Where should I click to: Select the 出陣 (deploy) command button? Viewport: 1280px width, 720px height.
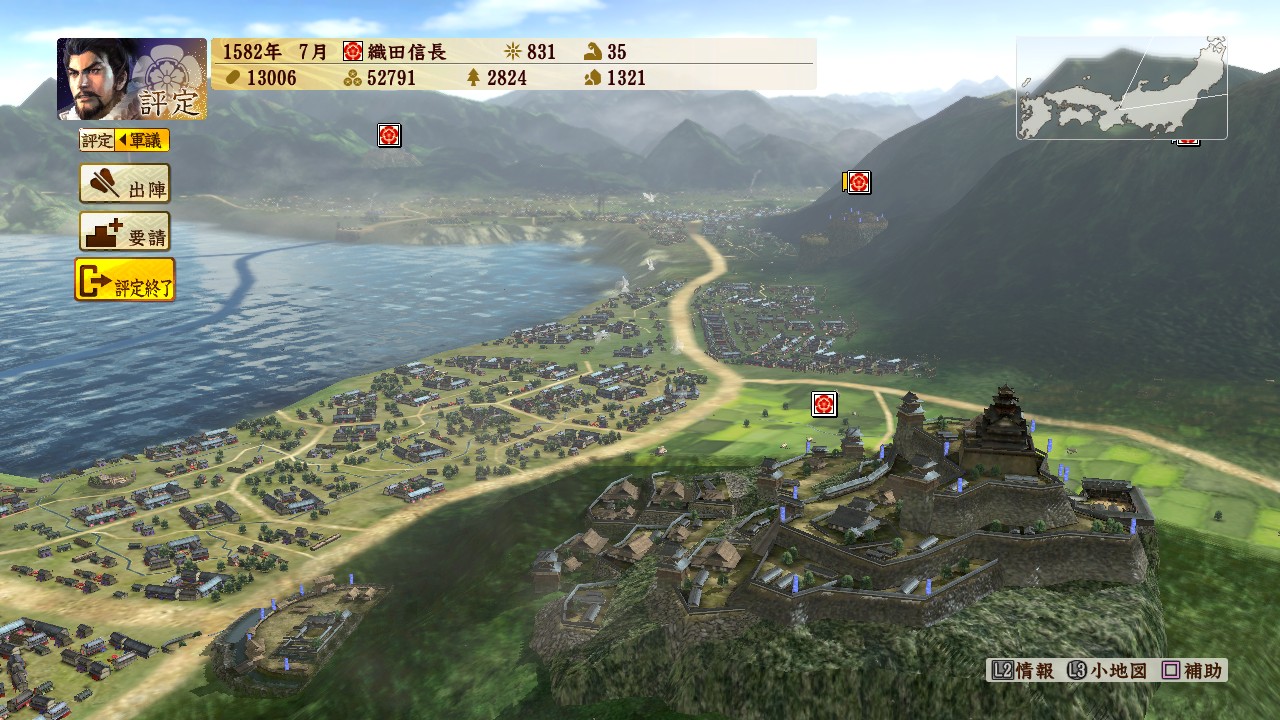tap(125, 184)
